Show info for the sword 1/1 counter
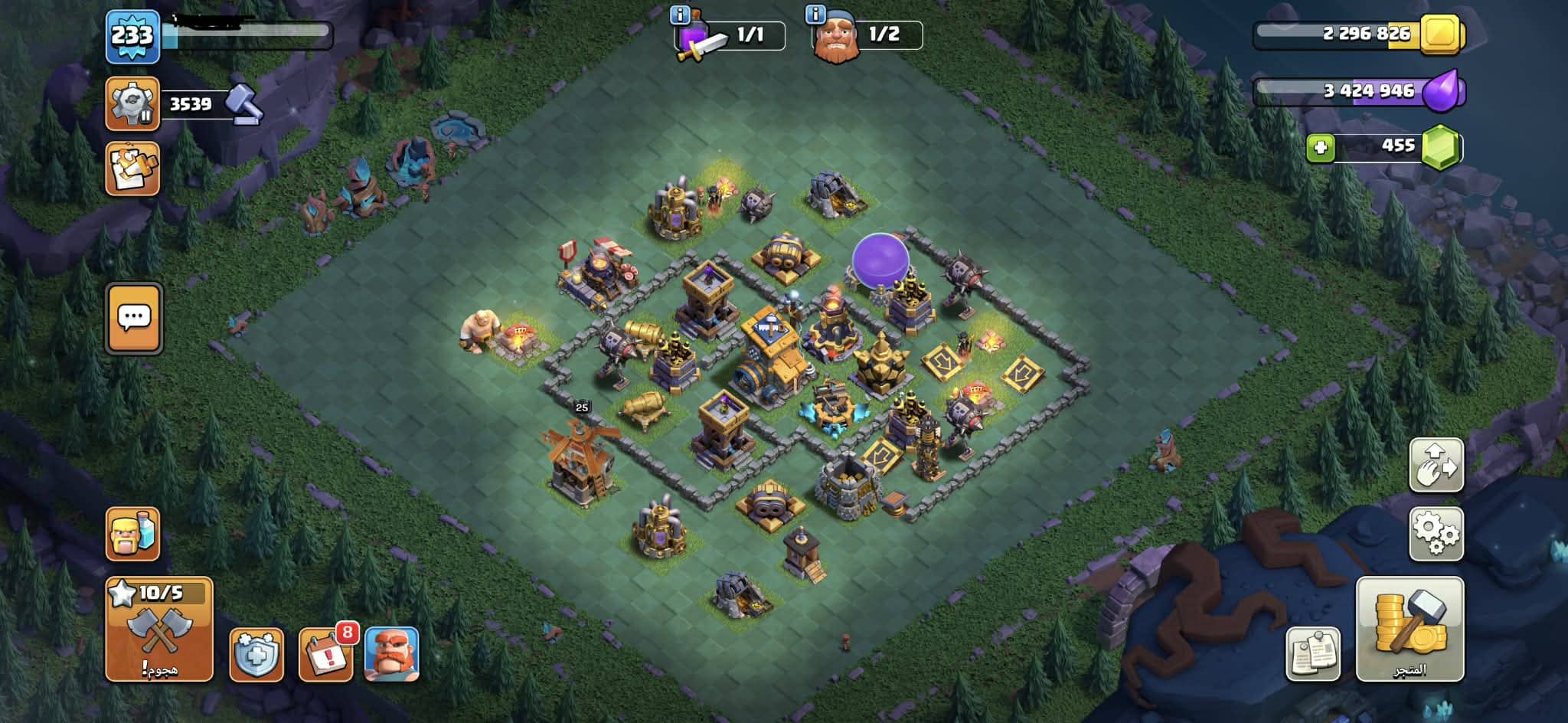The height and width of the screenshot is (723, 1568). 679,14
